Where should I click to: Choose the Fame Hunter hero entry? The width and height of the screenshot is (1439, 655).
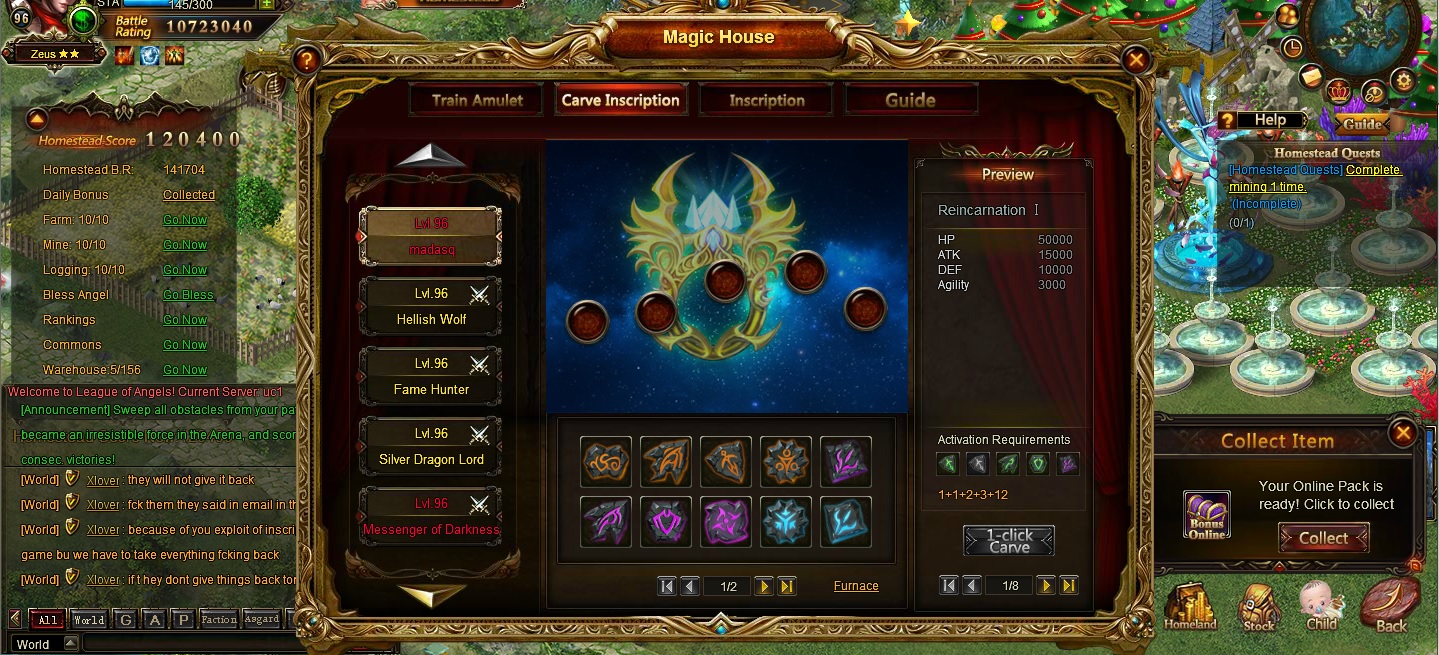[431, 377]
